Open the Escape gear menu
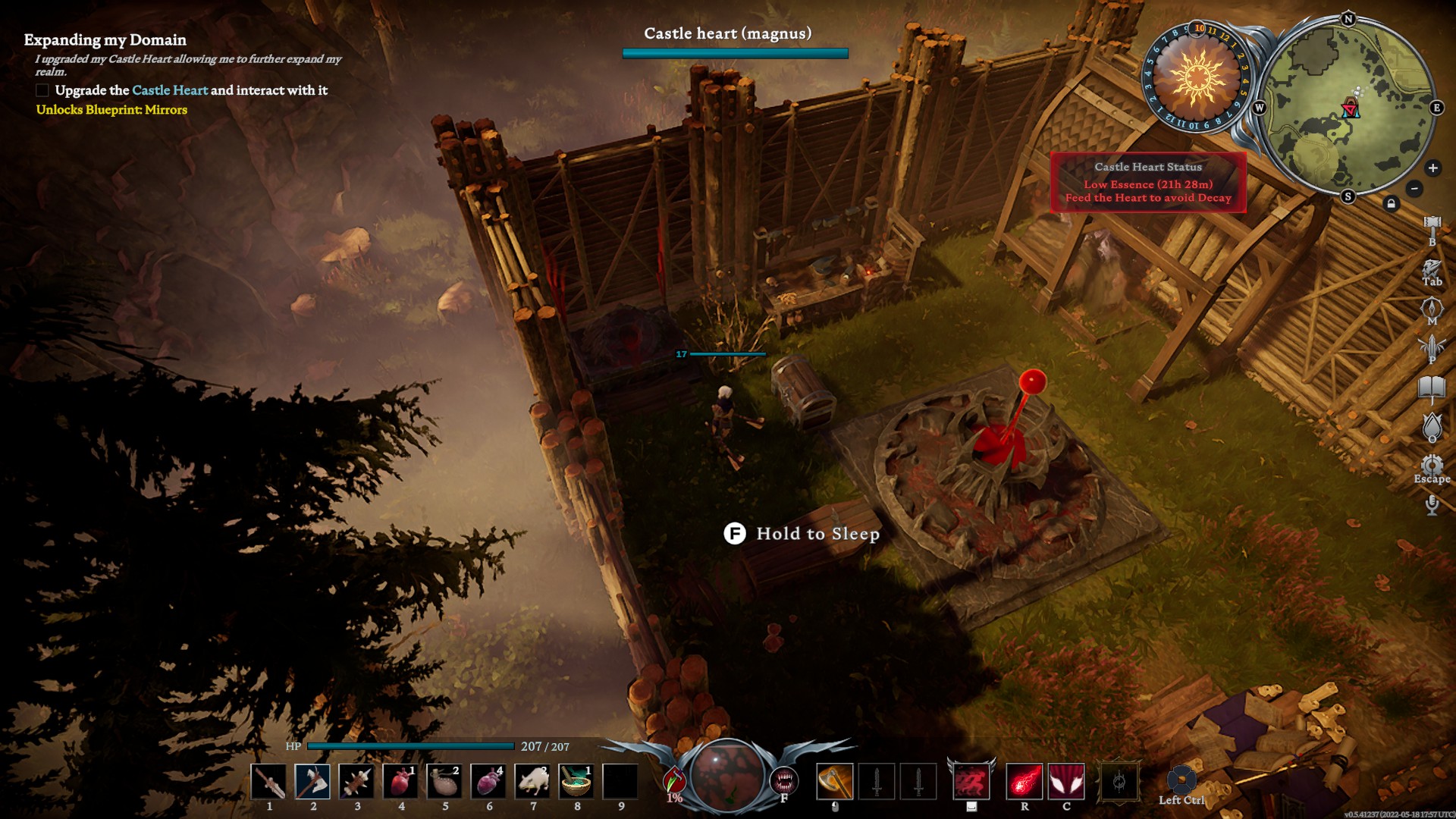 (1432, 465)
